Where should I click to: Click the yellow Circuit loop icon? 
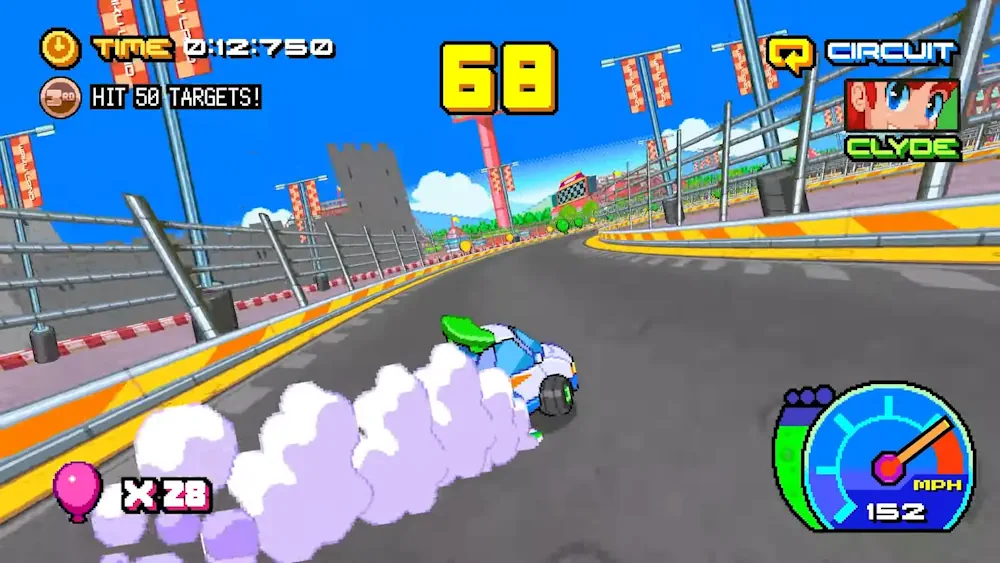[x=789, y=54]
